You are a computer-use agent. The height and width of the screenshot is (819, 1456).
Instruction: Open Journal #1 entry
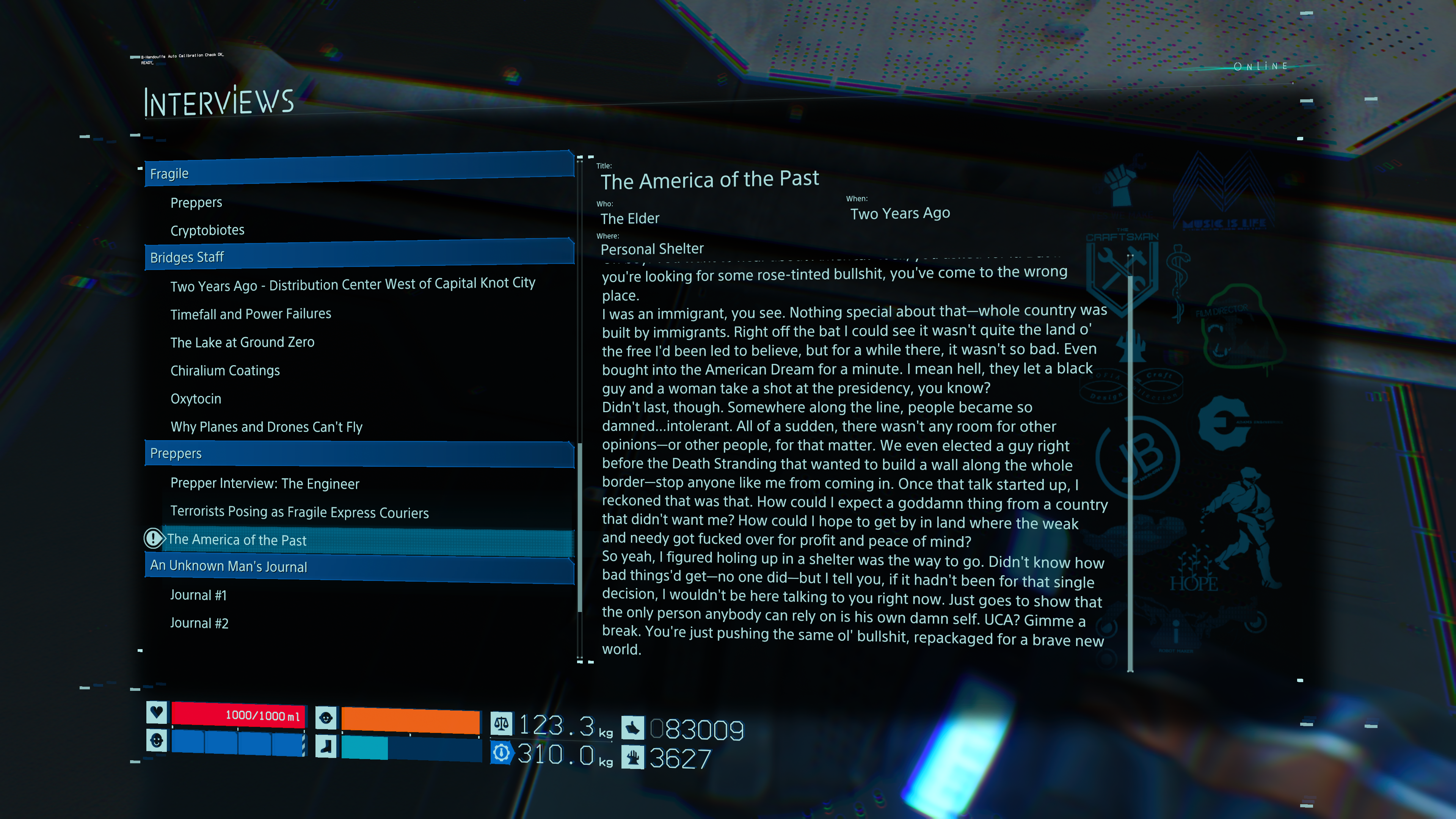[x=198, y=595]
